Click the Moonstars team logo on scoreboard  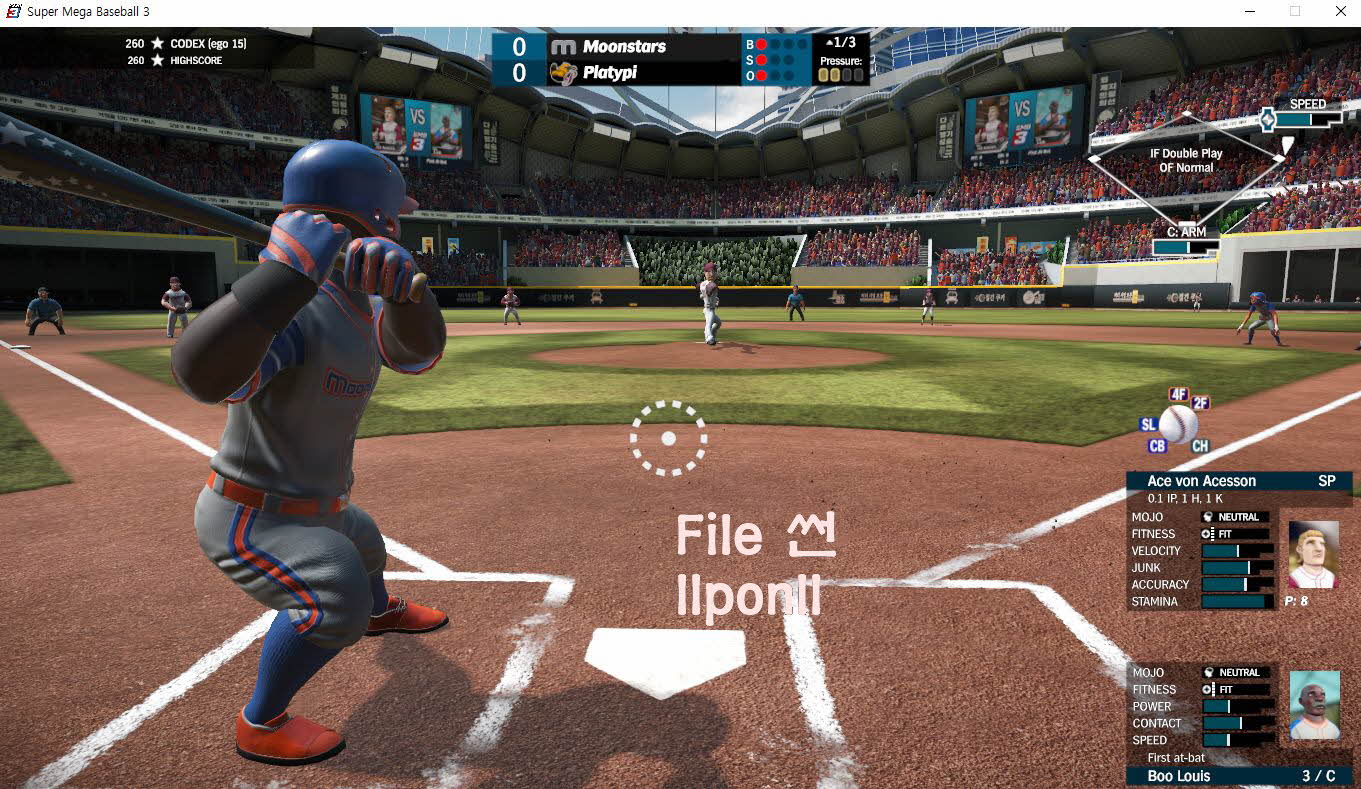(564, 47)
